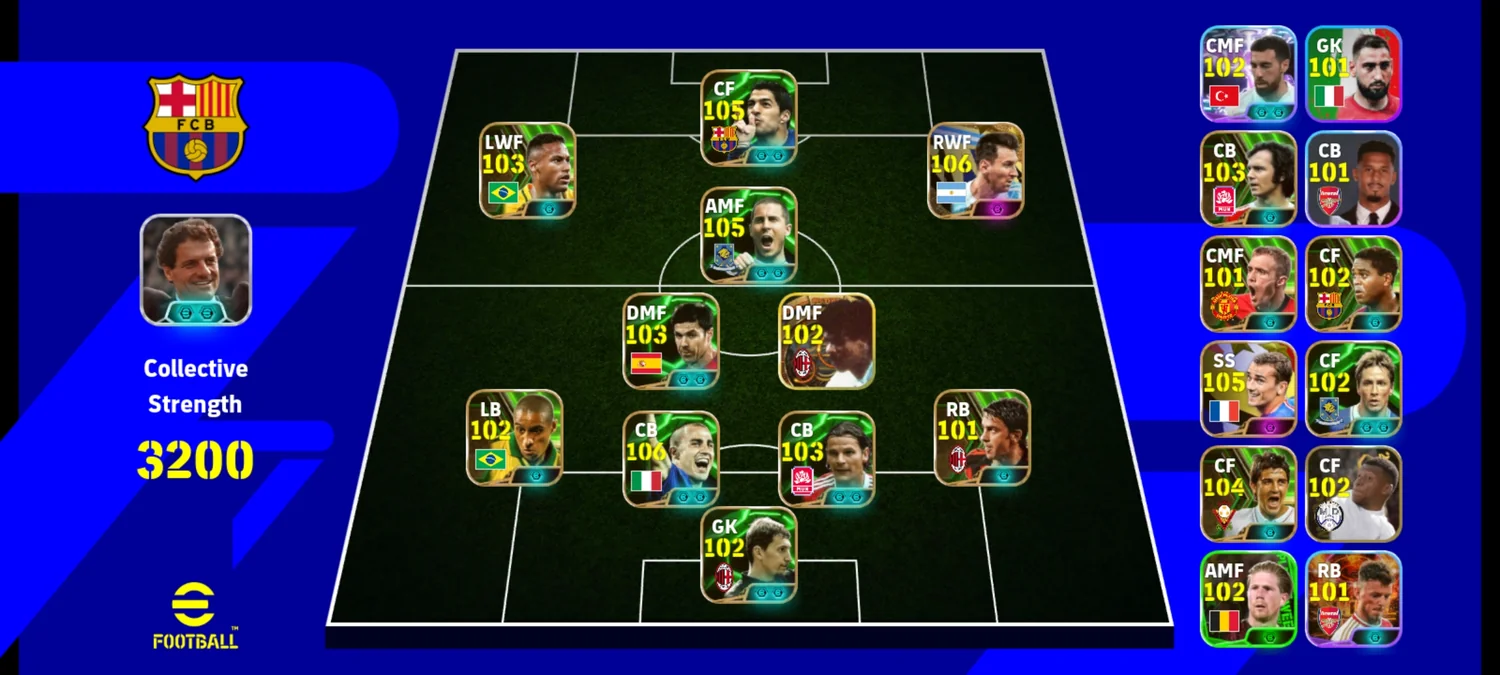Screen dimensions: 1500x675
Task: Choose substitute GK 101 Italy card
Action: (x=1353, y=73)
